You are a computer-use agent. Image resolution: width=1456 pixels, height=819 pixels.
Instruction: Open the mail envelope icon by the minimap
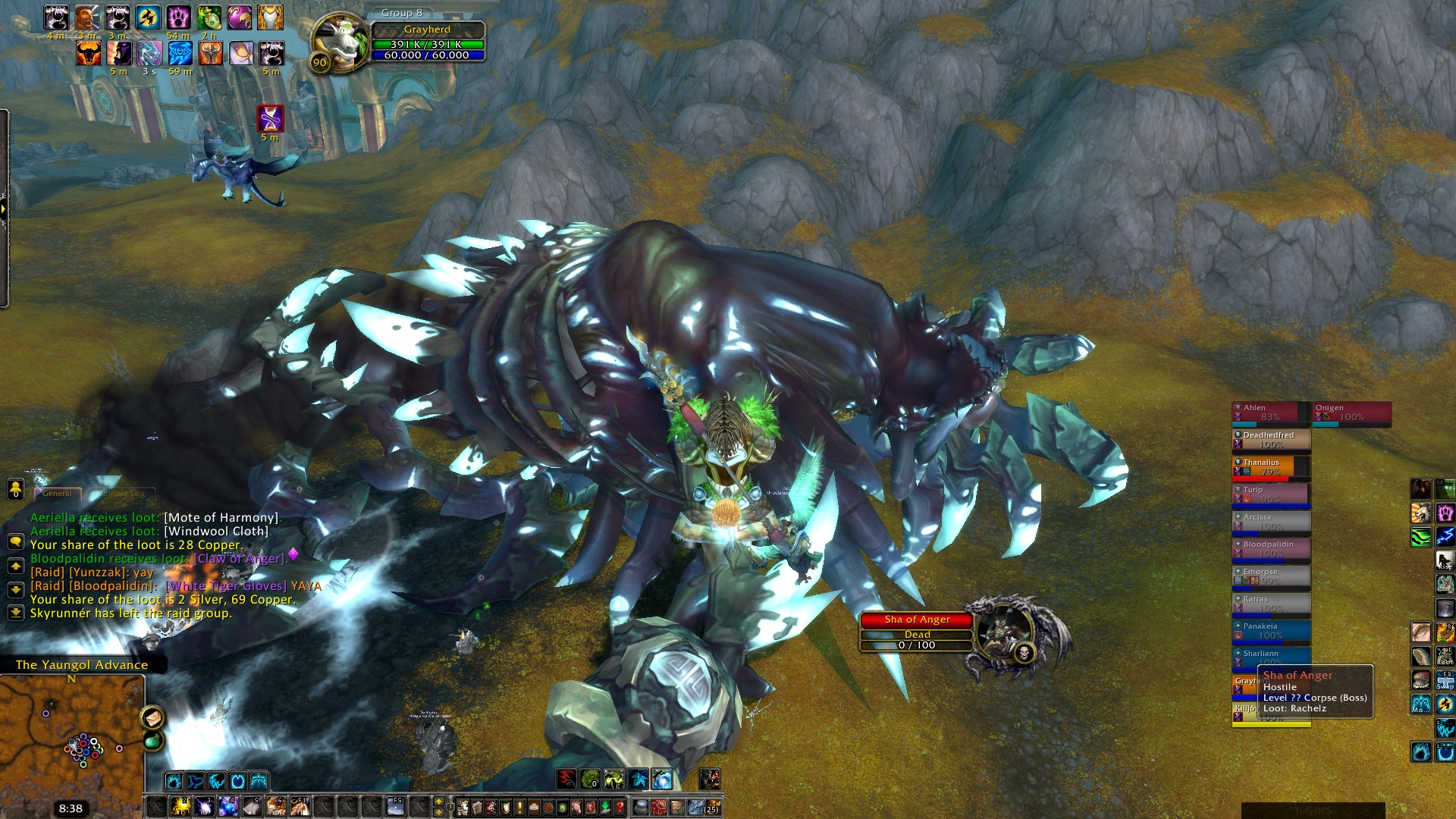[152, 717]
